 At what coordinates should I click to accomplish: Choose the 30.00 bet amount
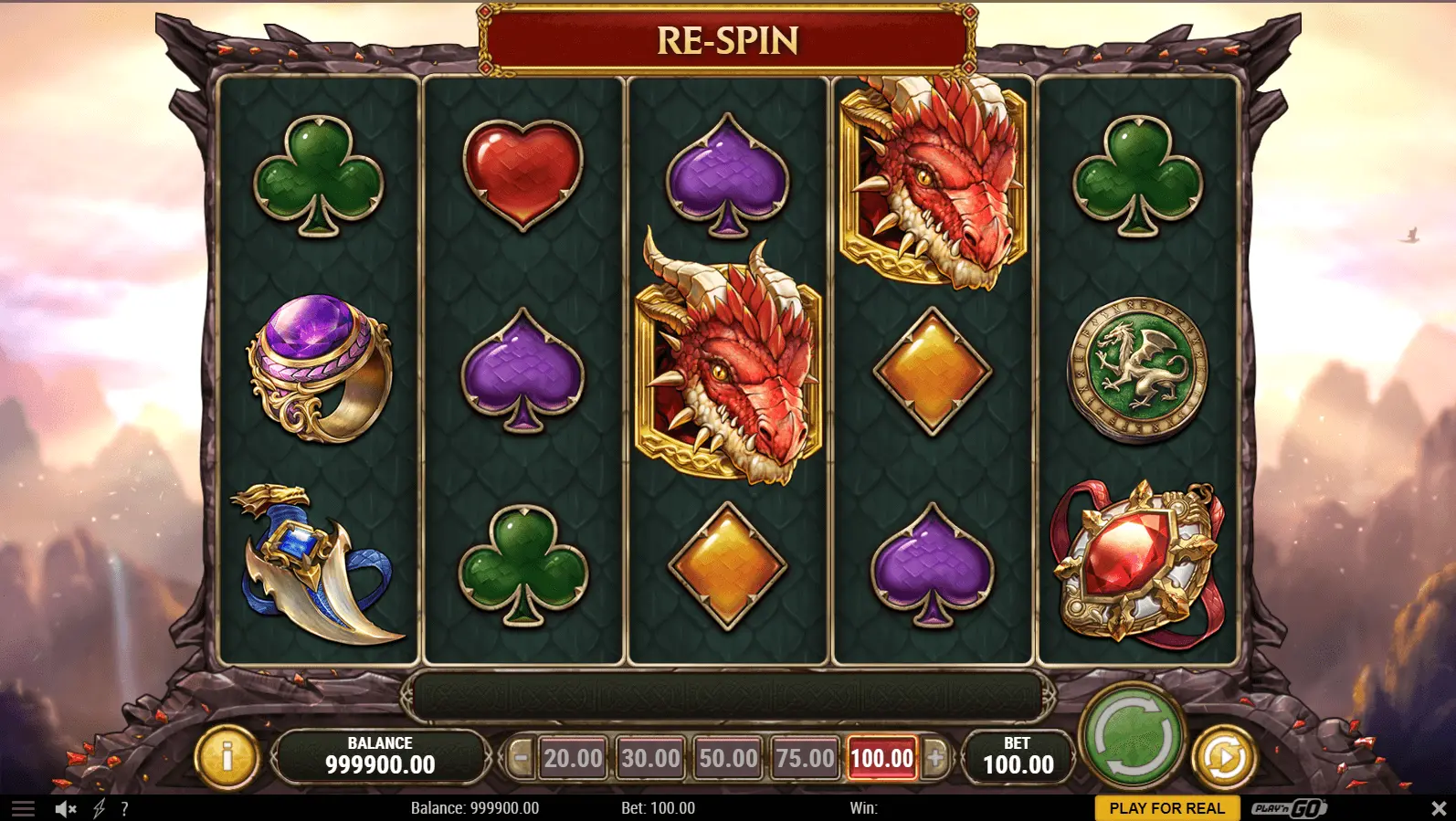pyautogui.click(x=650, y=758)
